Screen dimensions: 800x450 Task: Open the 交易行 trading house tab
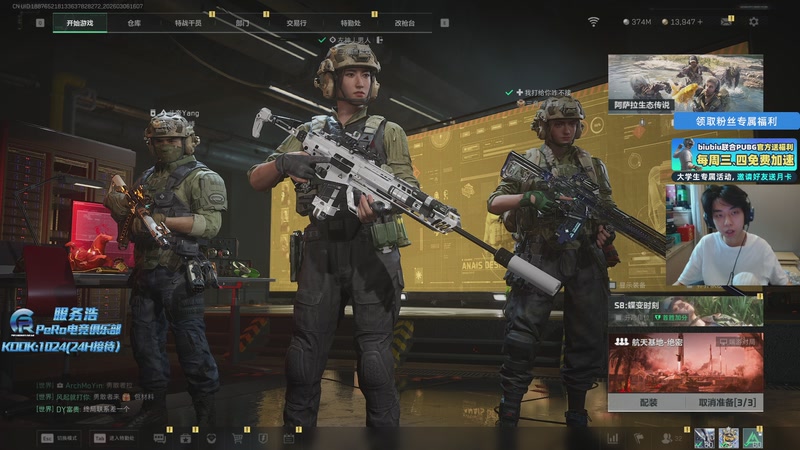pos(296,22)
